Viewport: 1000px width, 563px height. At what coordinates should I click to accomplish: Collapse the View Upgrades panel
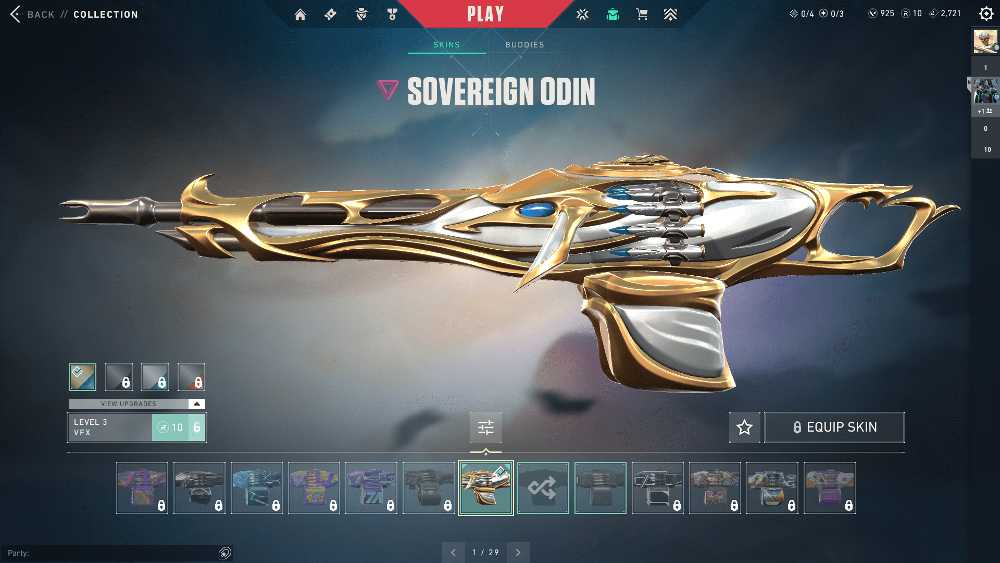tap(197, 404)
